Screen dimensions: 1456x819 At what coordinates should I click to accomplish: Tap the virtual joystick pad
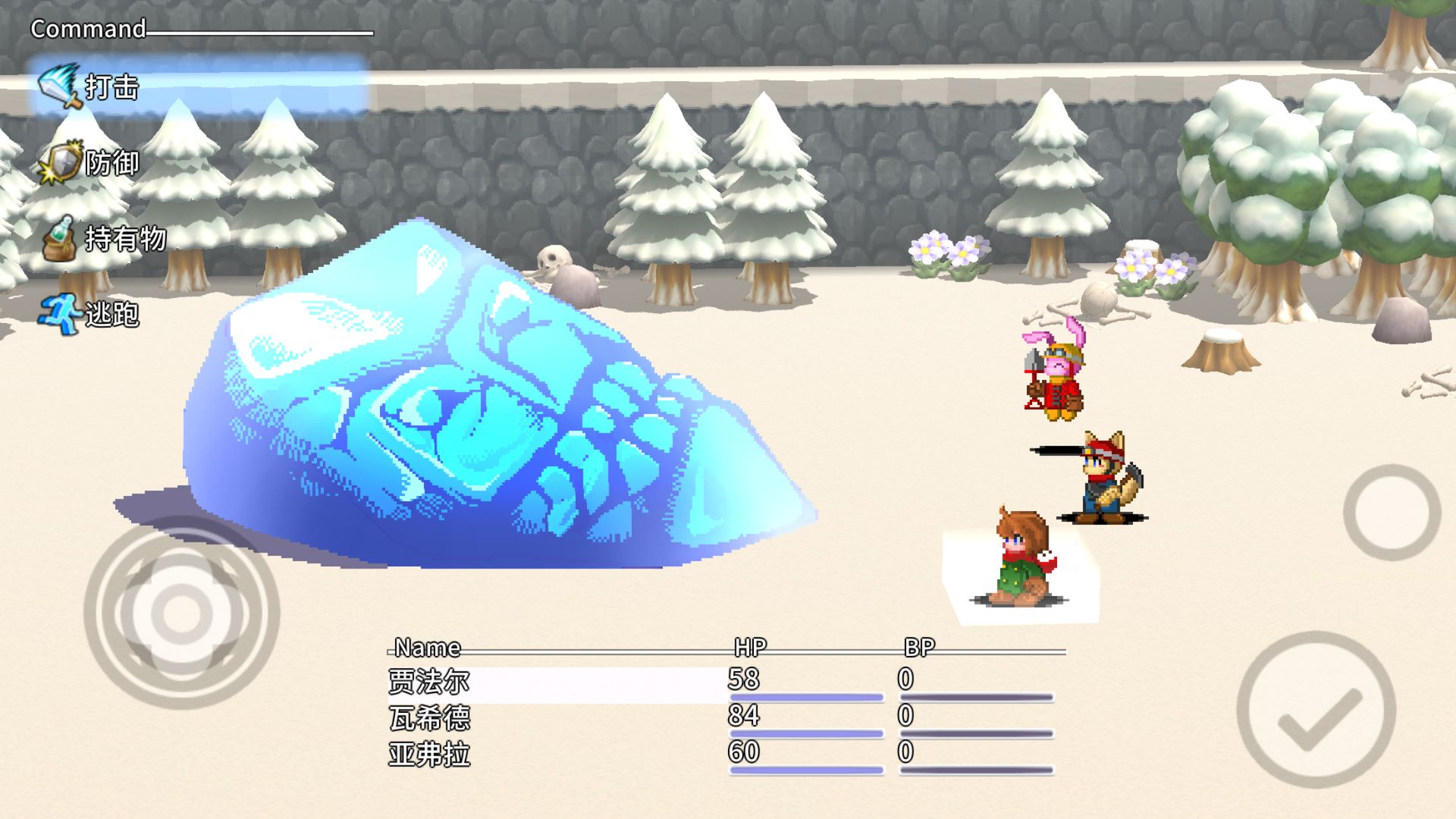pyautogui.click(x=182, y=613)
